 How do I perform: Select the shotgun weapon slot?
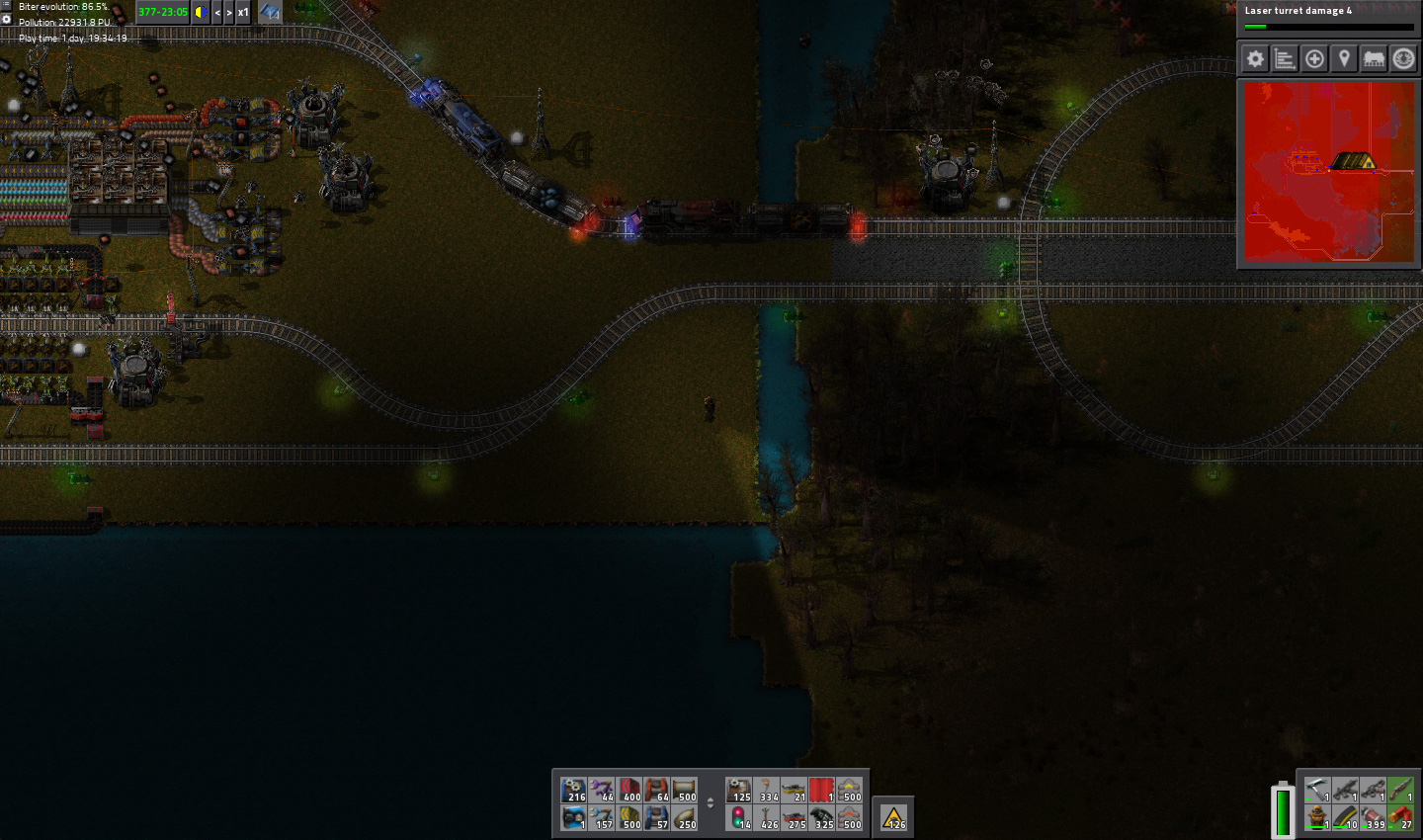point(1400,790)
